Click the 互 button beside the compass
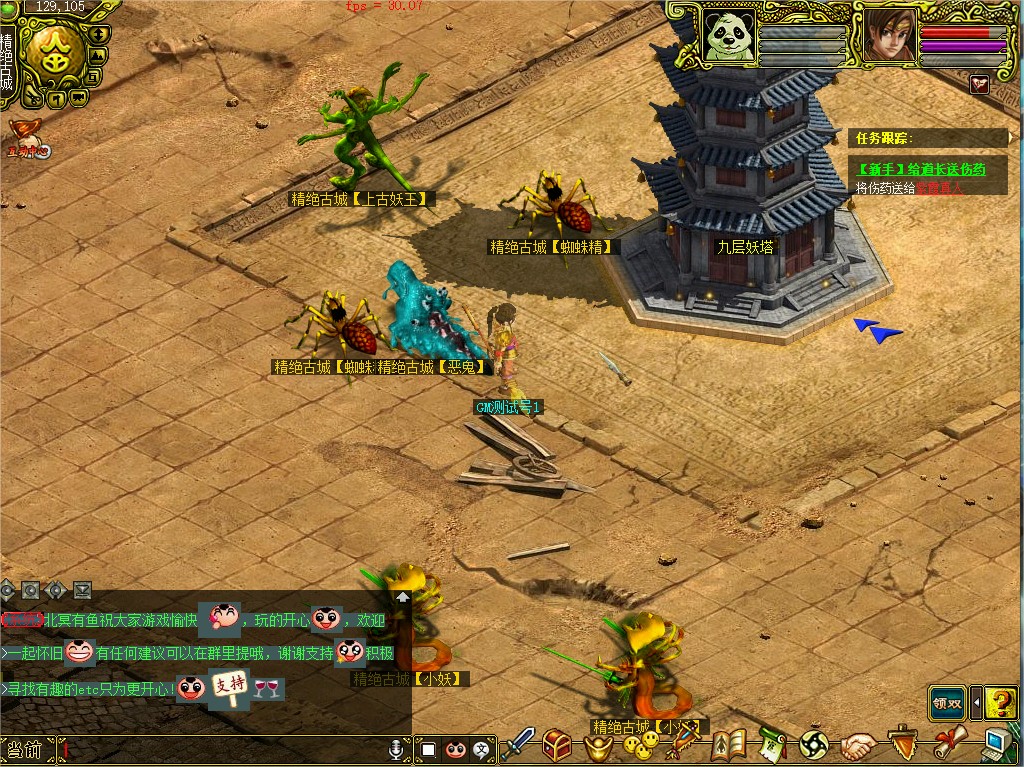1024x767 pixels. coord(91,76)
